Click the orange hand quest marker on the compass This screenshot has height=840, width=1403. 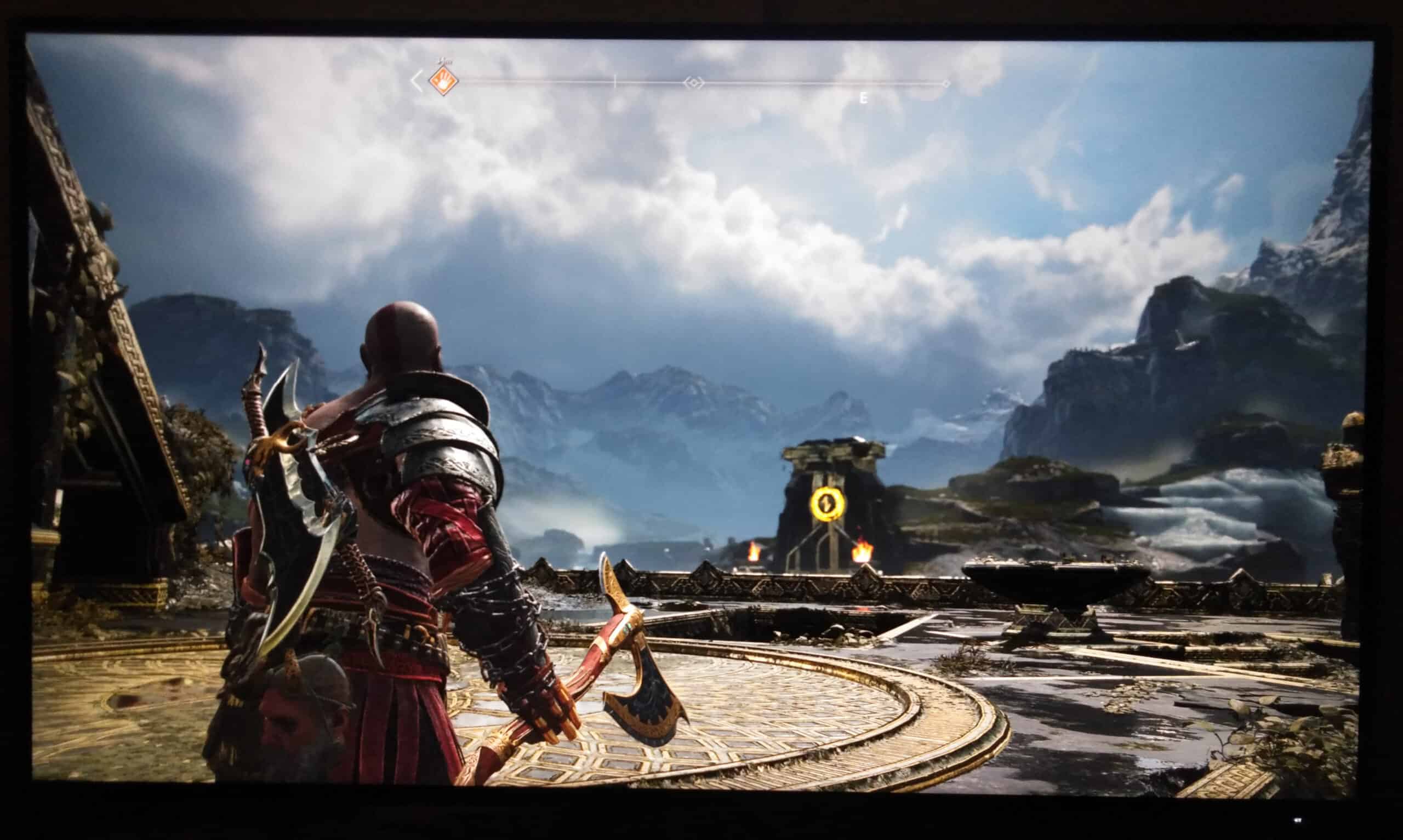444,81
